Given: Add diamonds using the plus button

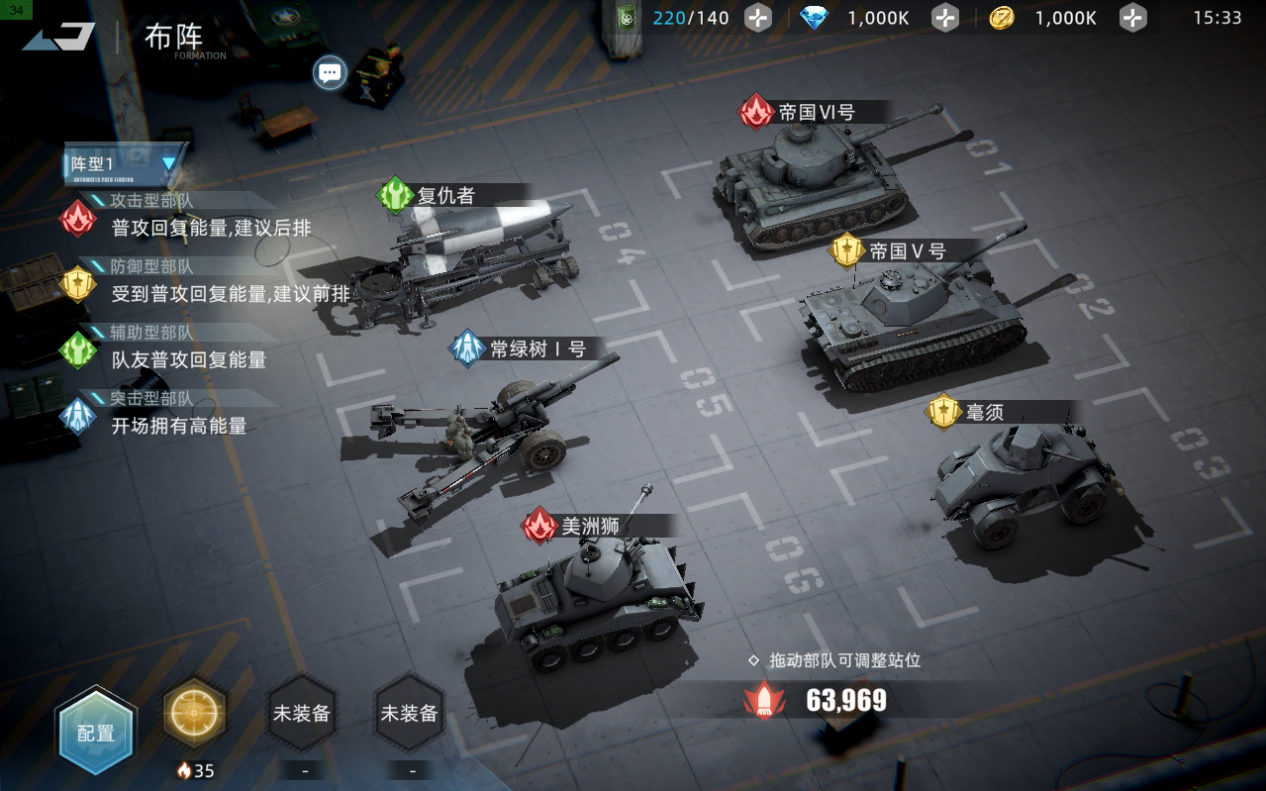Looking at the screenshot, I should (x=945, y=18).
